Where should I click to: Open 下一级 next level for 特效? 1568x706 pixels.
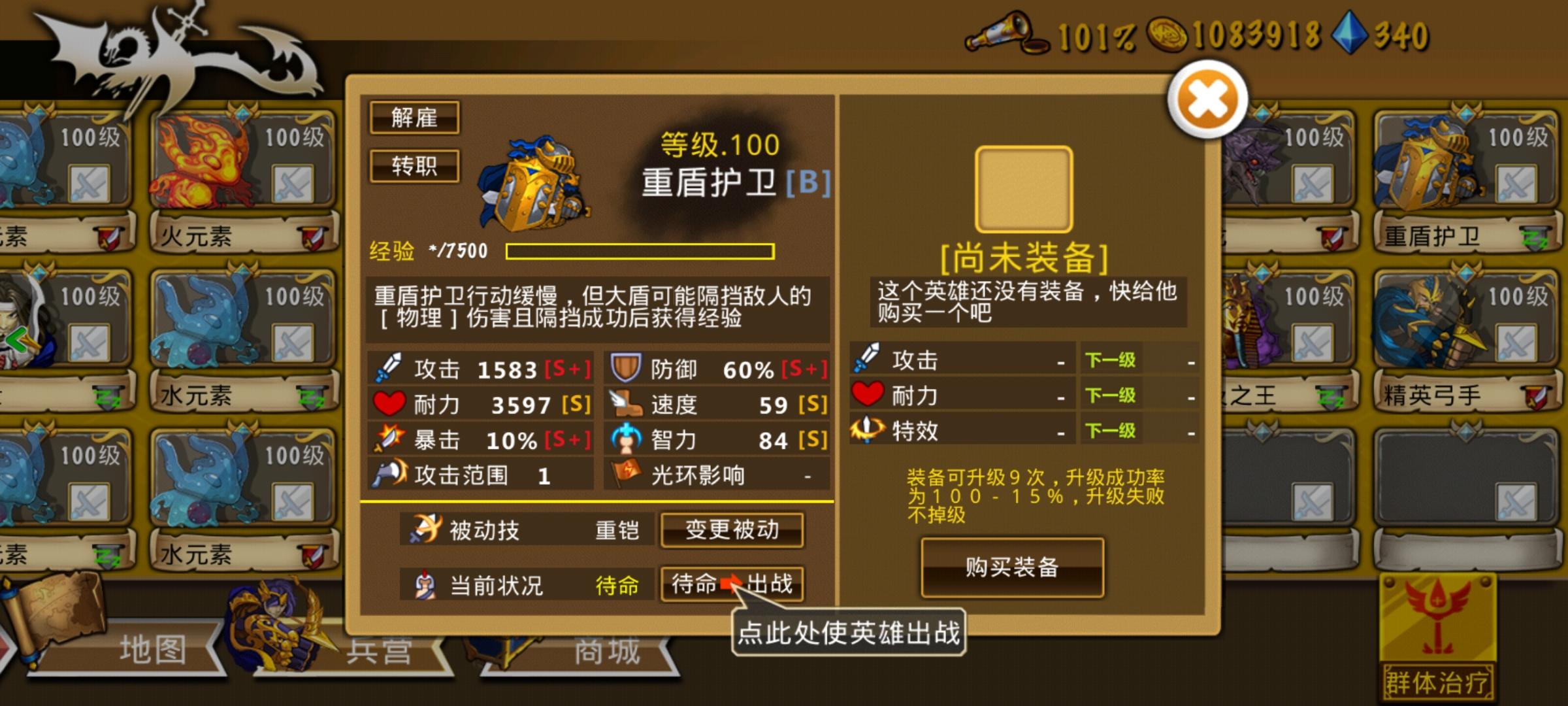coord(1111,431)
